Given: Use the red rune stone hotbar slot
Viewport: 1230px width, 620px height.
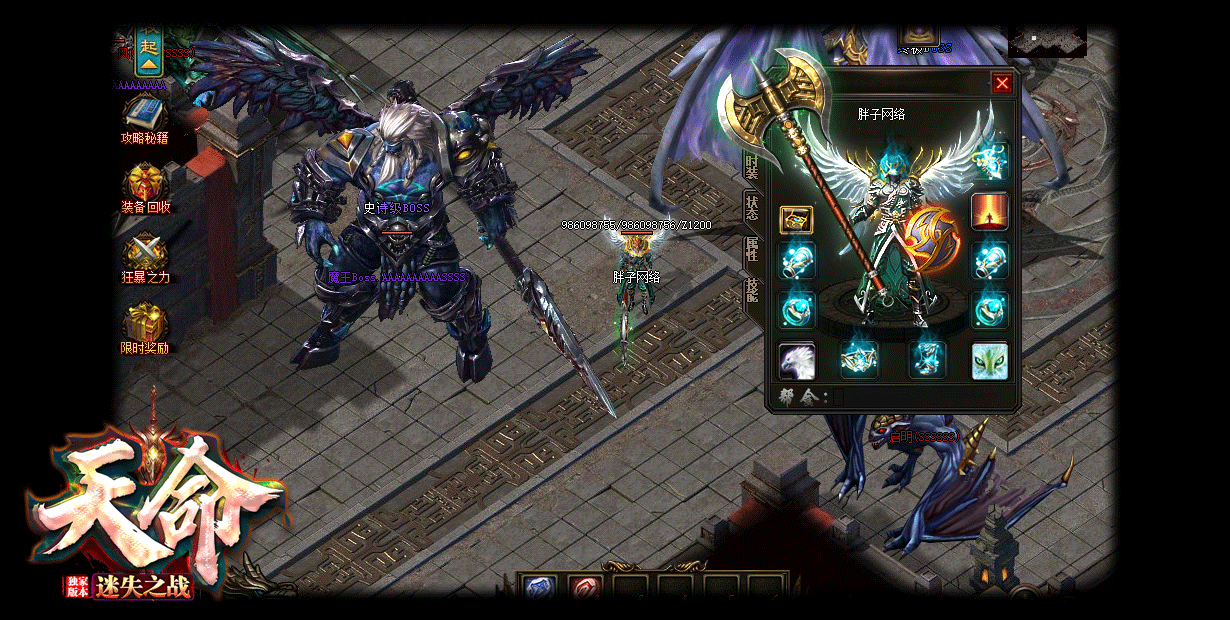Looking at the screenshot, I should point(585,588).
